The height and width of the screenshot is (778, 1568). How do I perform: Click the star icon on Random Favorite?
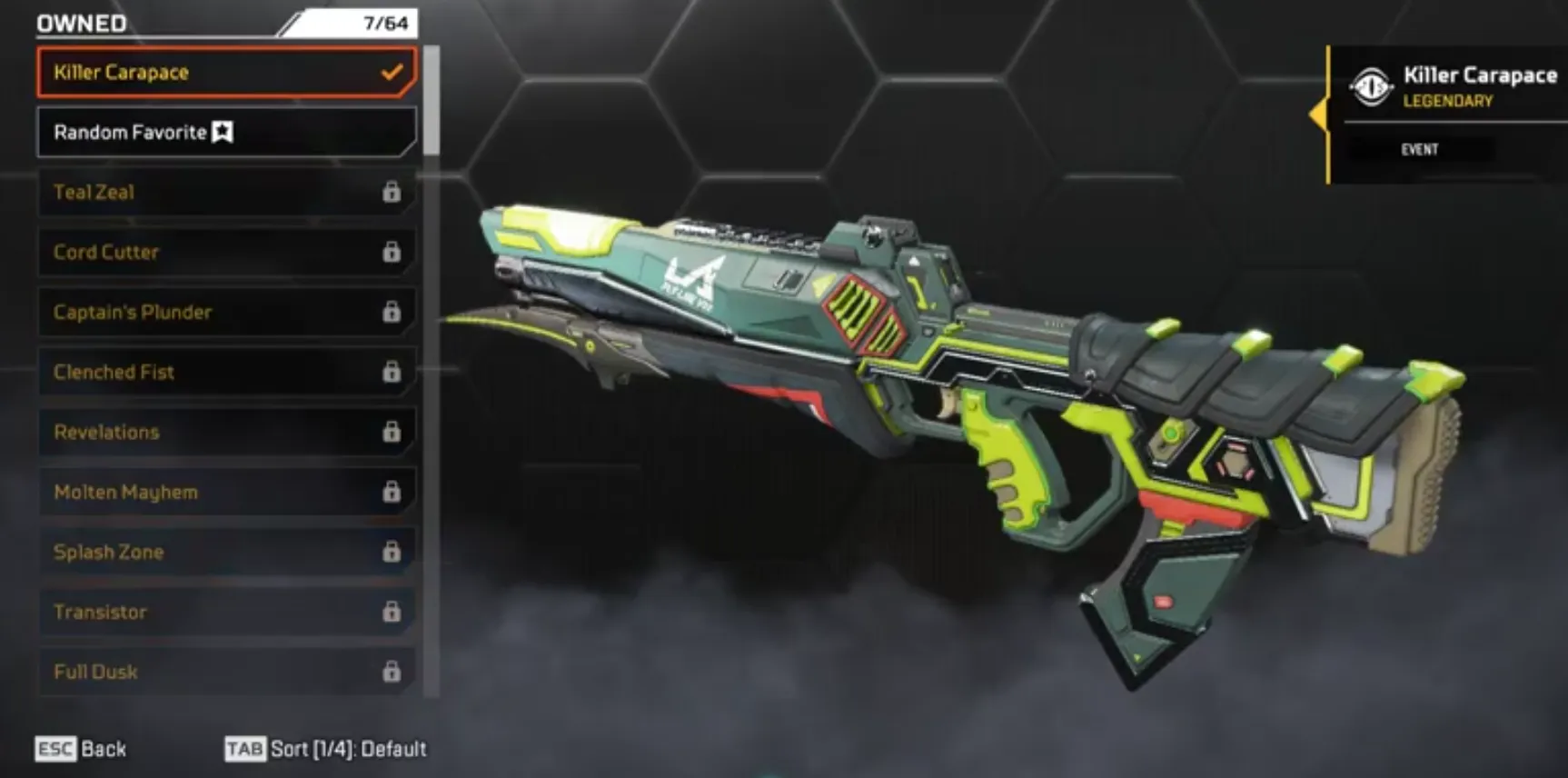(x=223, y=132)
